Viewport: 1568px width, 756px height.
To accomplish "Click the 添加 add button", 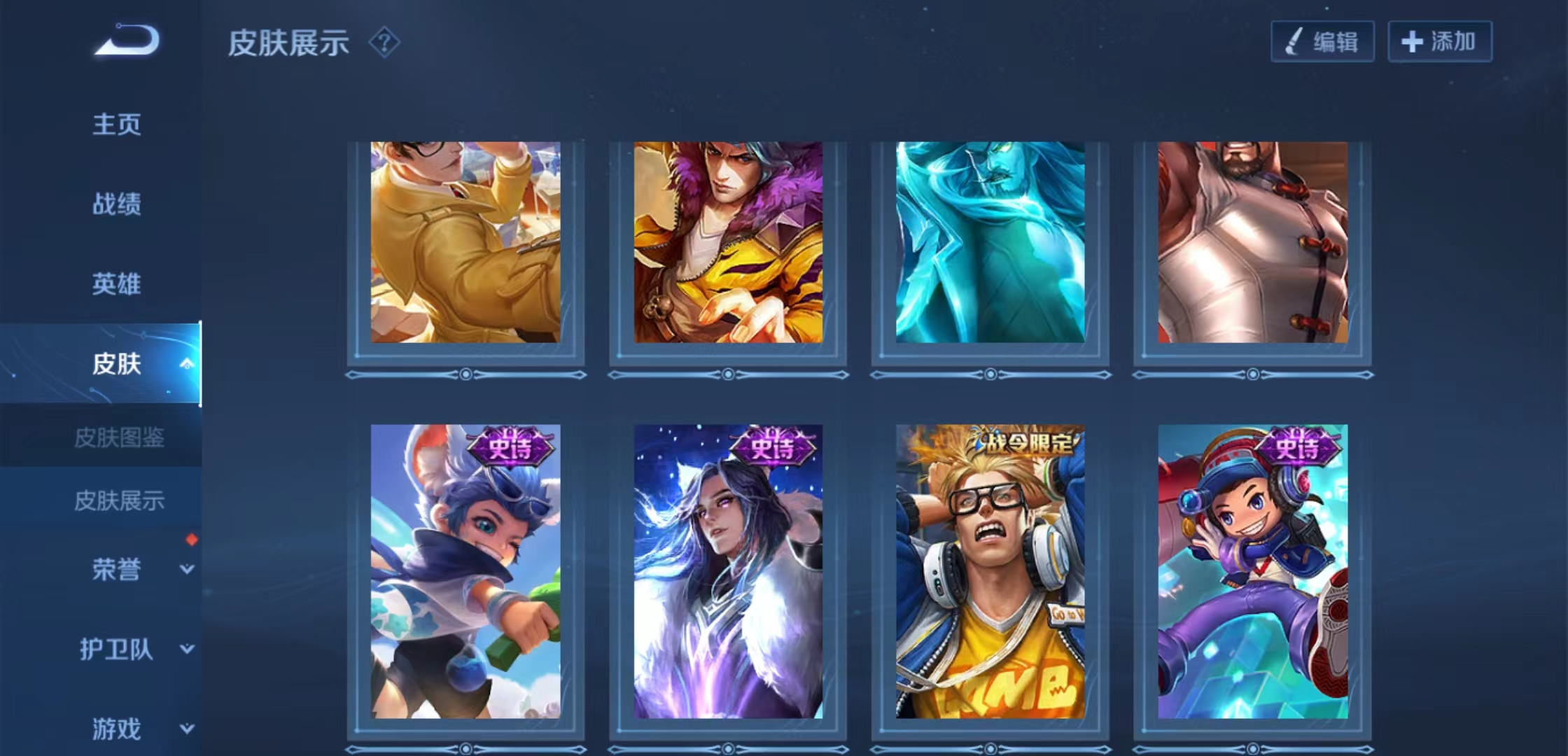I will click(1440, 42).
